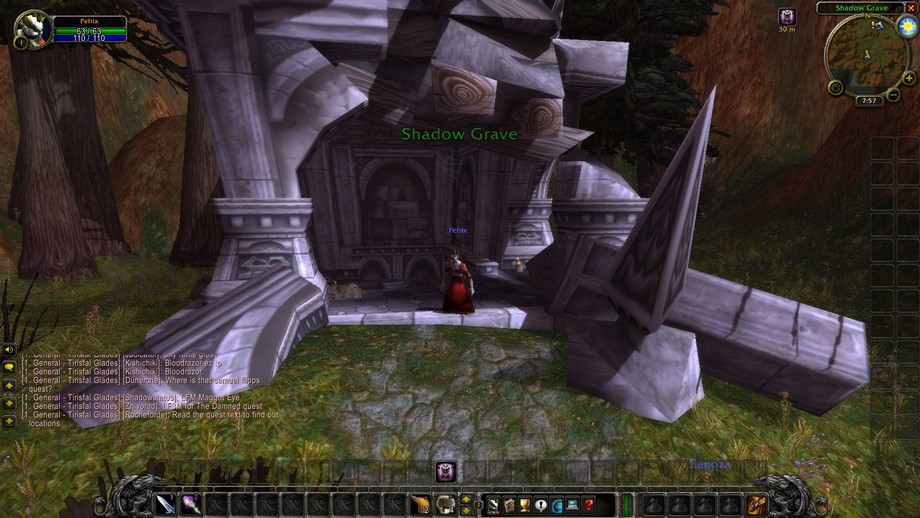Page up the action bar

tap(466, 498)
